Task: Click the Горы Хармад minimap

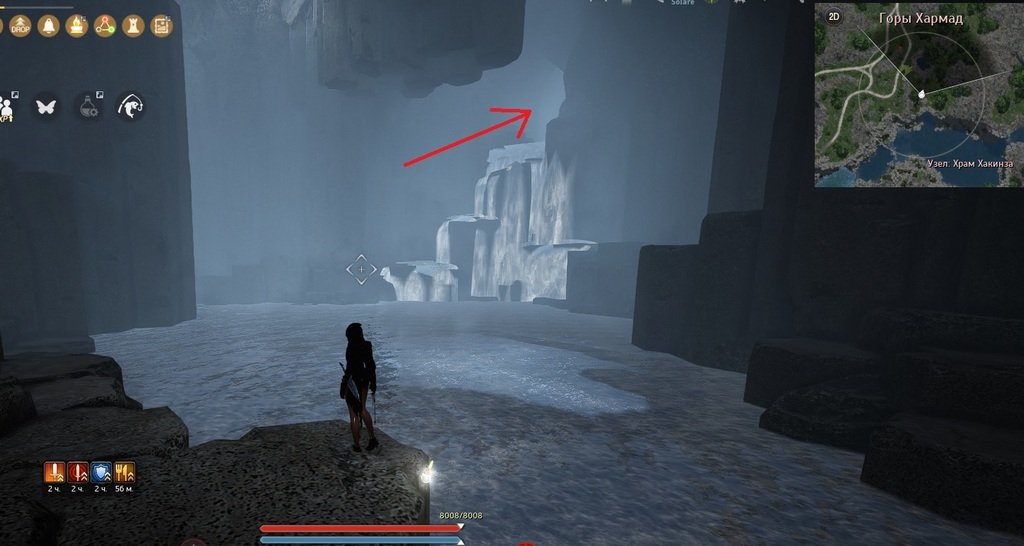Action: point(918,102)
